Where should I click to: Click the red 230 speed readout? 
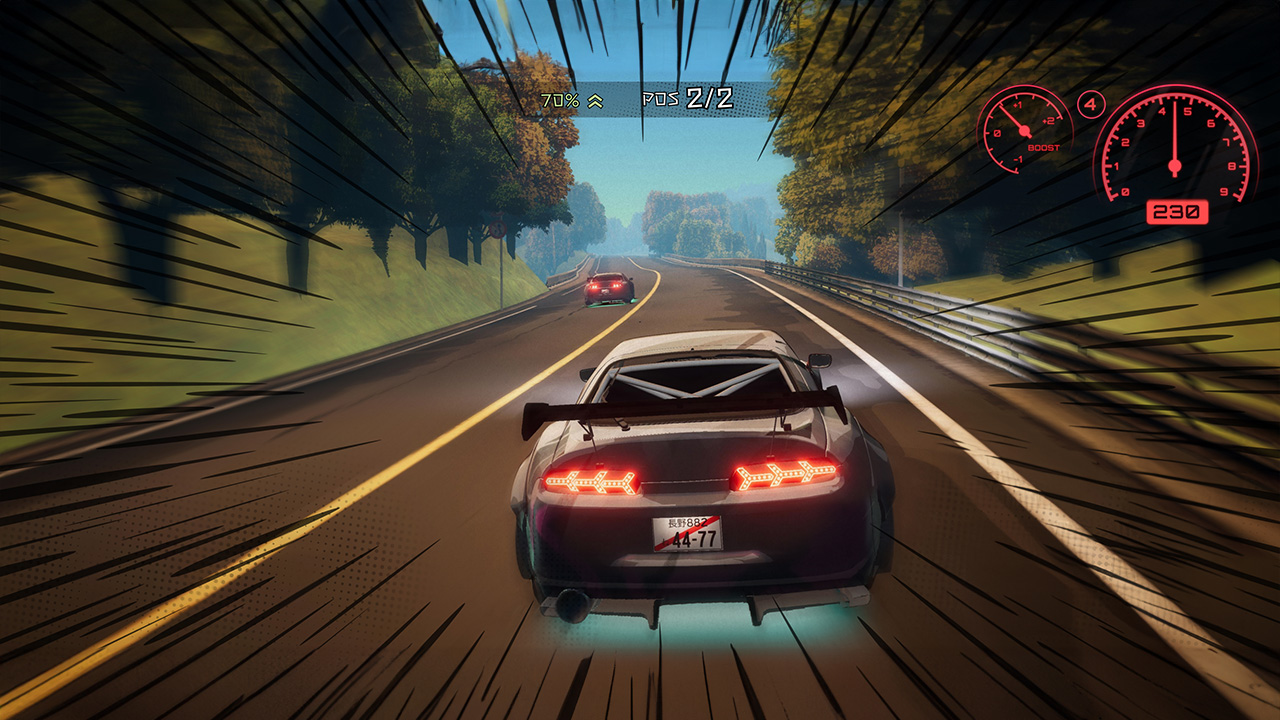point(1178,211)
